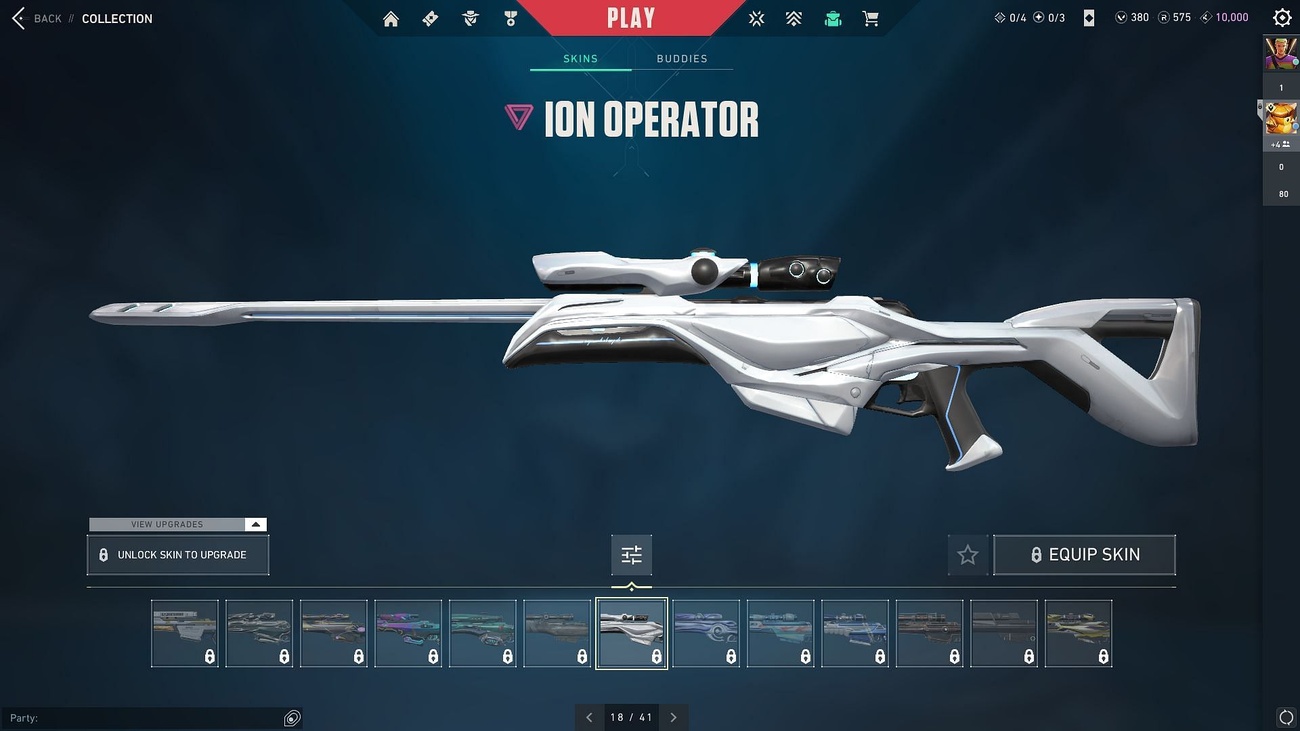
Task: Select the Collection backpack icon
Action: point(832,17)
